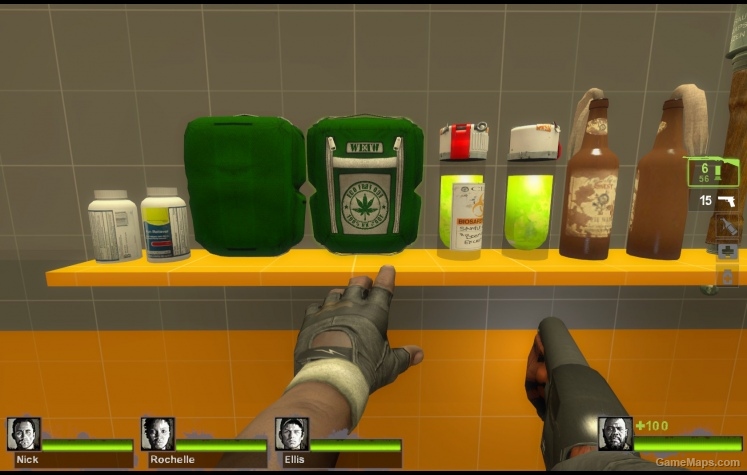Click your own survivor portrait
Image resolution: width=747 pixels, height=475 pixels.
coord(615,433)
